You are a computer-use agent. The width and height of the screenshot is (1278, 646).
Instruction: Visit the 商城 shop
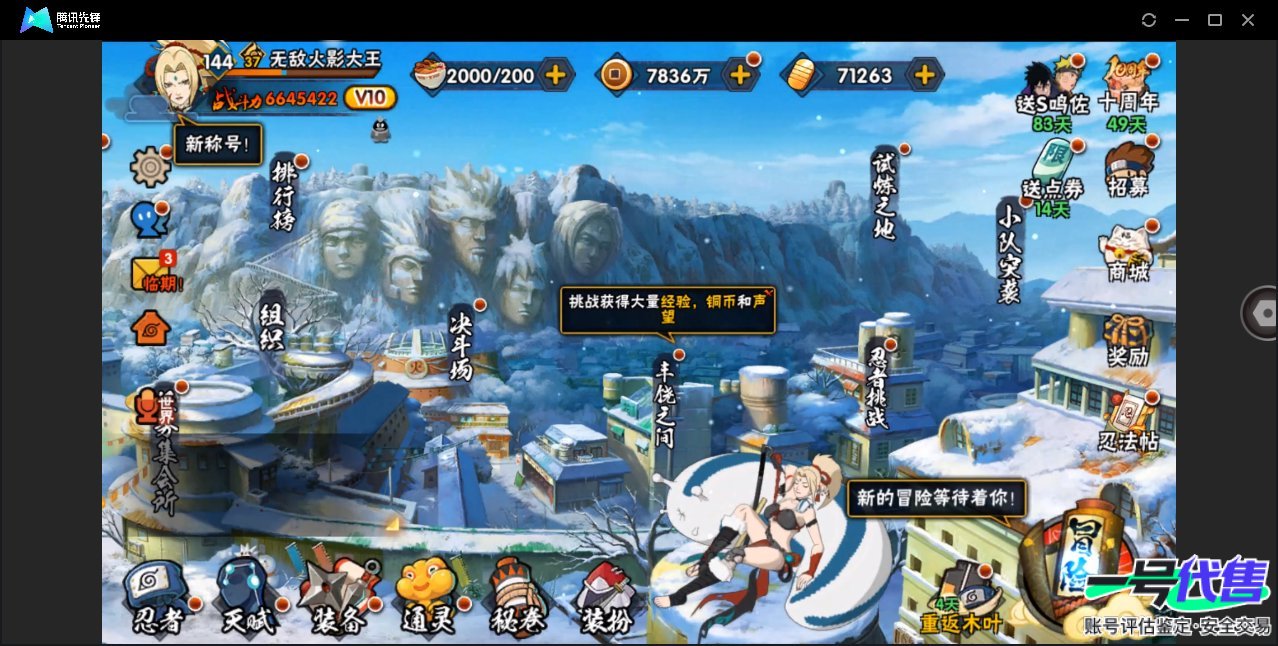point(1128,254)
